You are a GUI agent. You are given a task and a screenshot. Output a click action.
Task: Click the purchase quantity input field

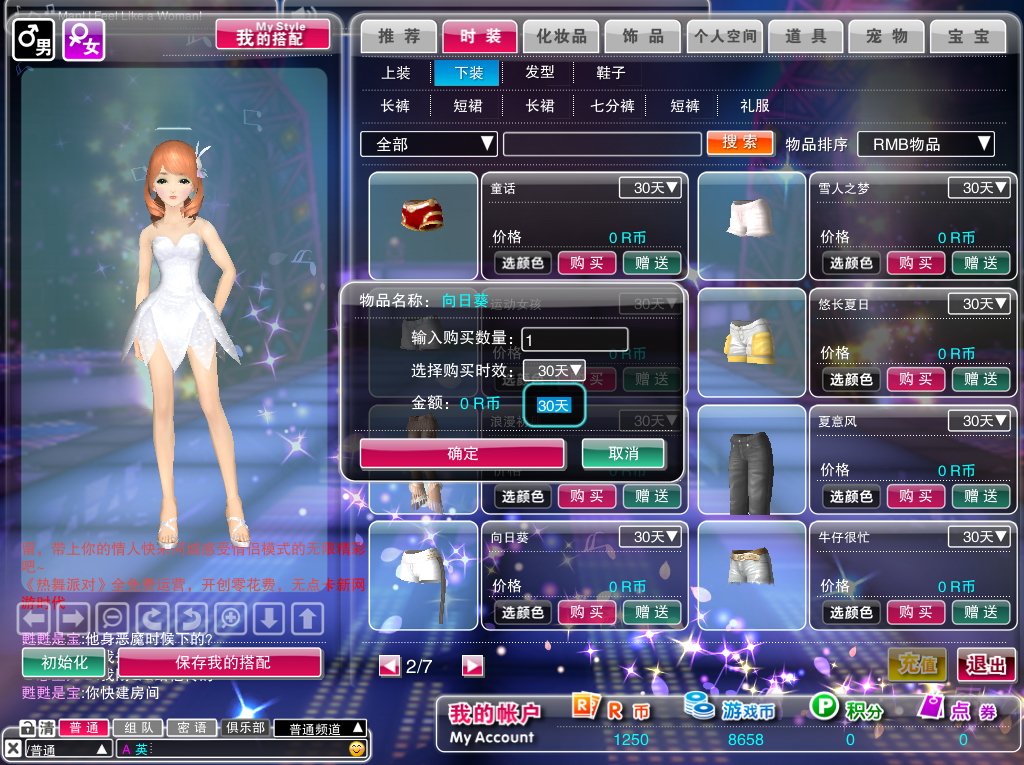tap(574, 339)
